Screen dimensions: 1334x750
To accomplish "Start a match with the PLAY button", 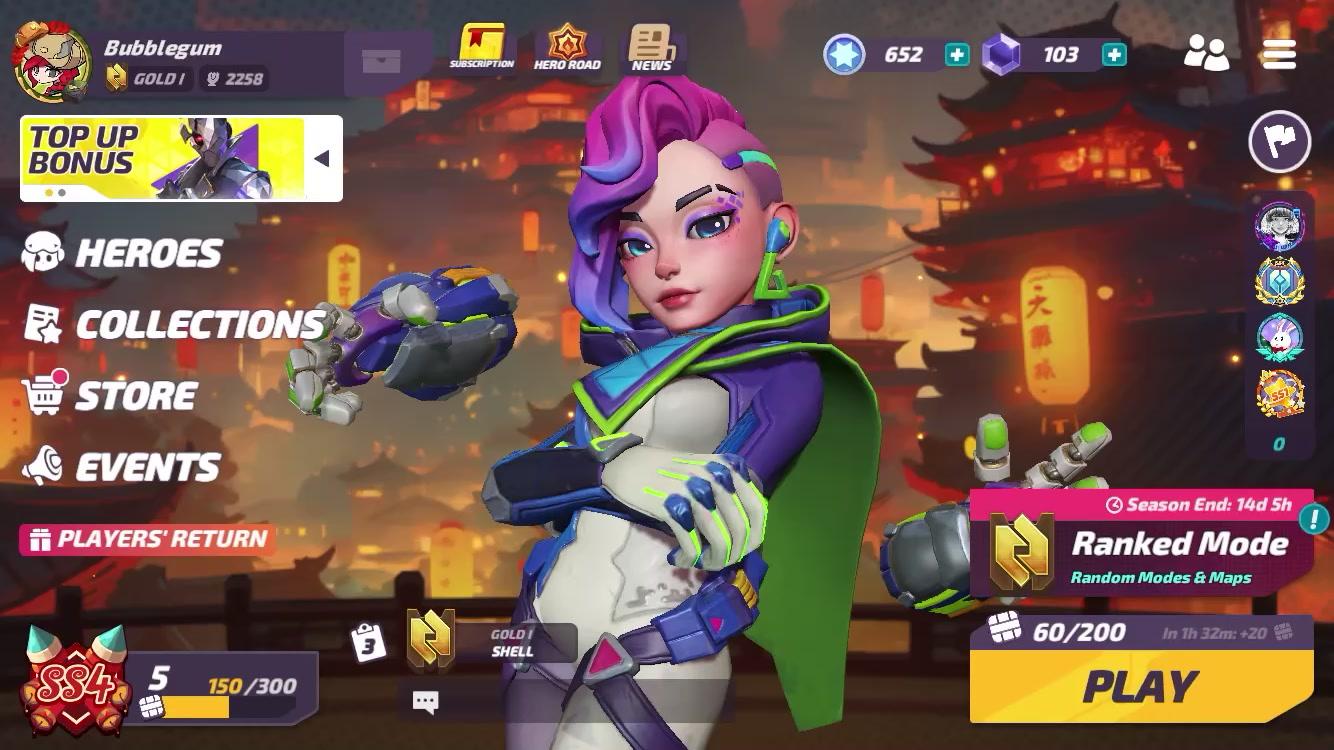I will click(x=1141, y=686).
